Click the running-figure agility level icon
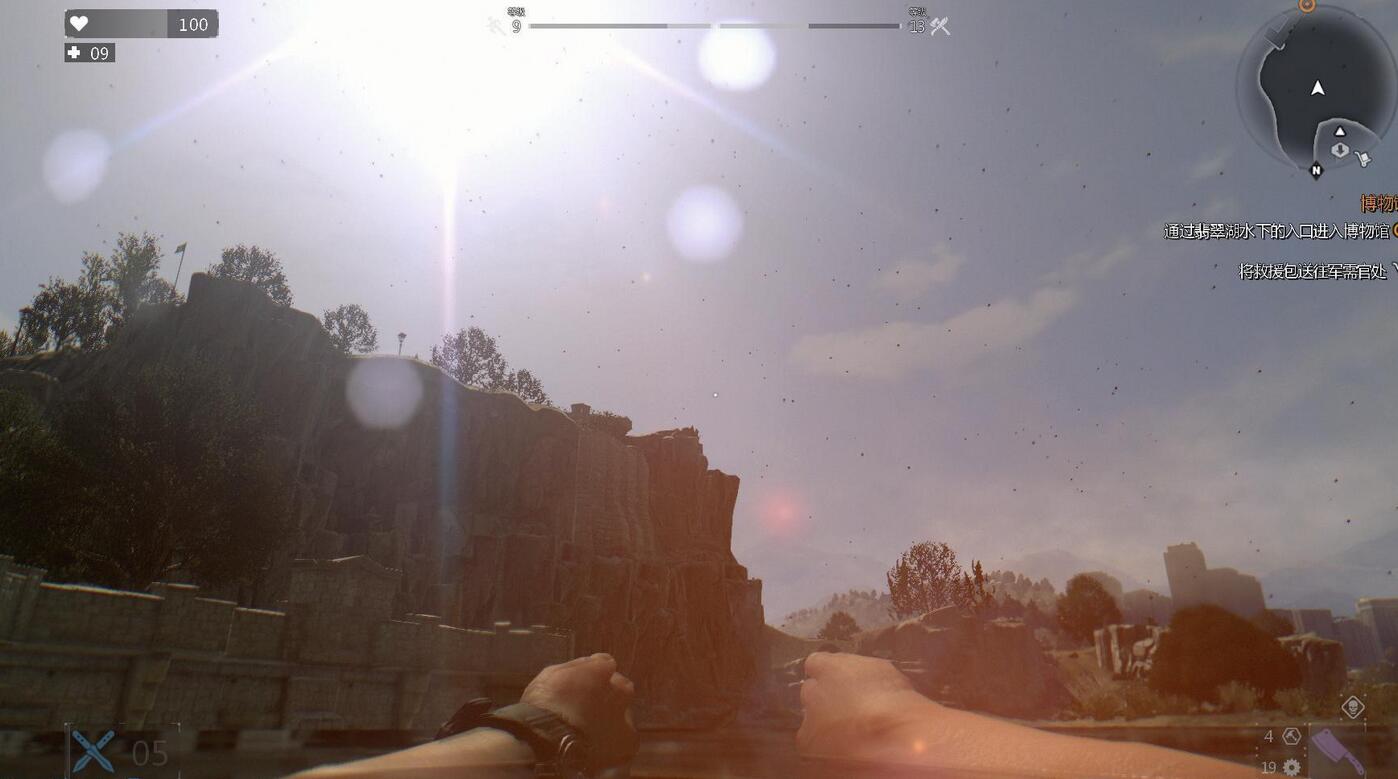This screenshot has width=1398, height=779. click(x=497, y=26)
